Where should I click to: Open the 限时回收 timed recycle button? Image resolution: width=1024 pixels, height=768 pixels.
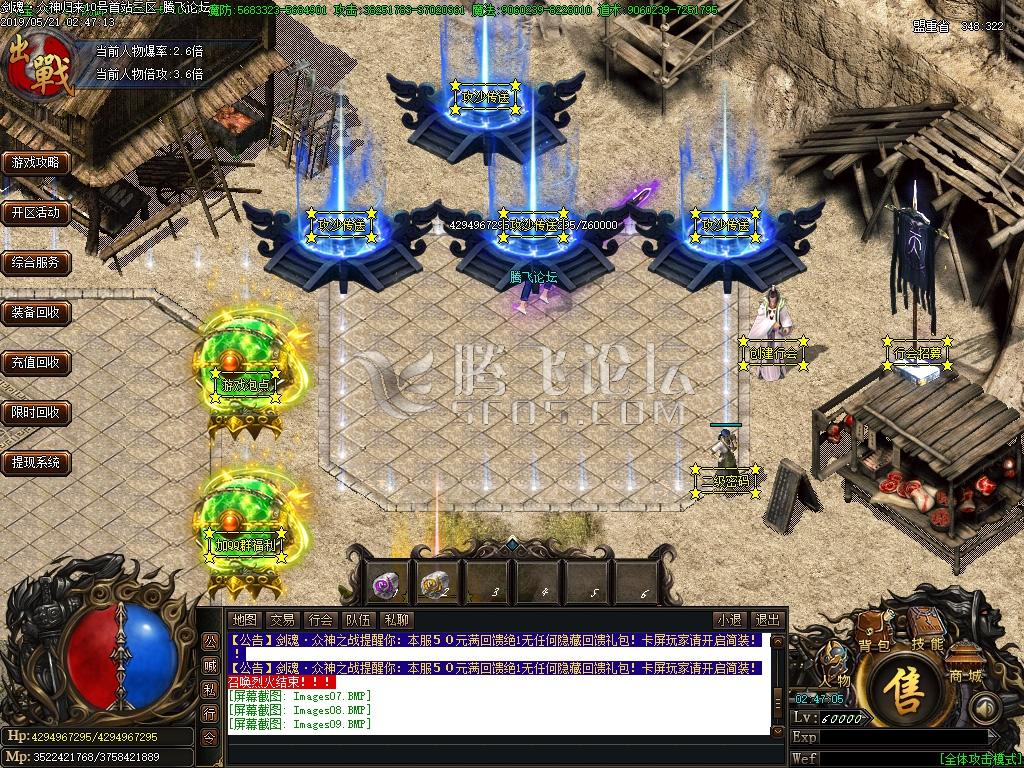point(36,412)
